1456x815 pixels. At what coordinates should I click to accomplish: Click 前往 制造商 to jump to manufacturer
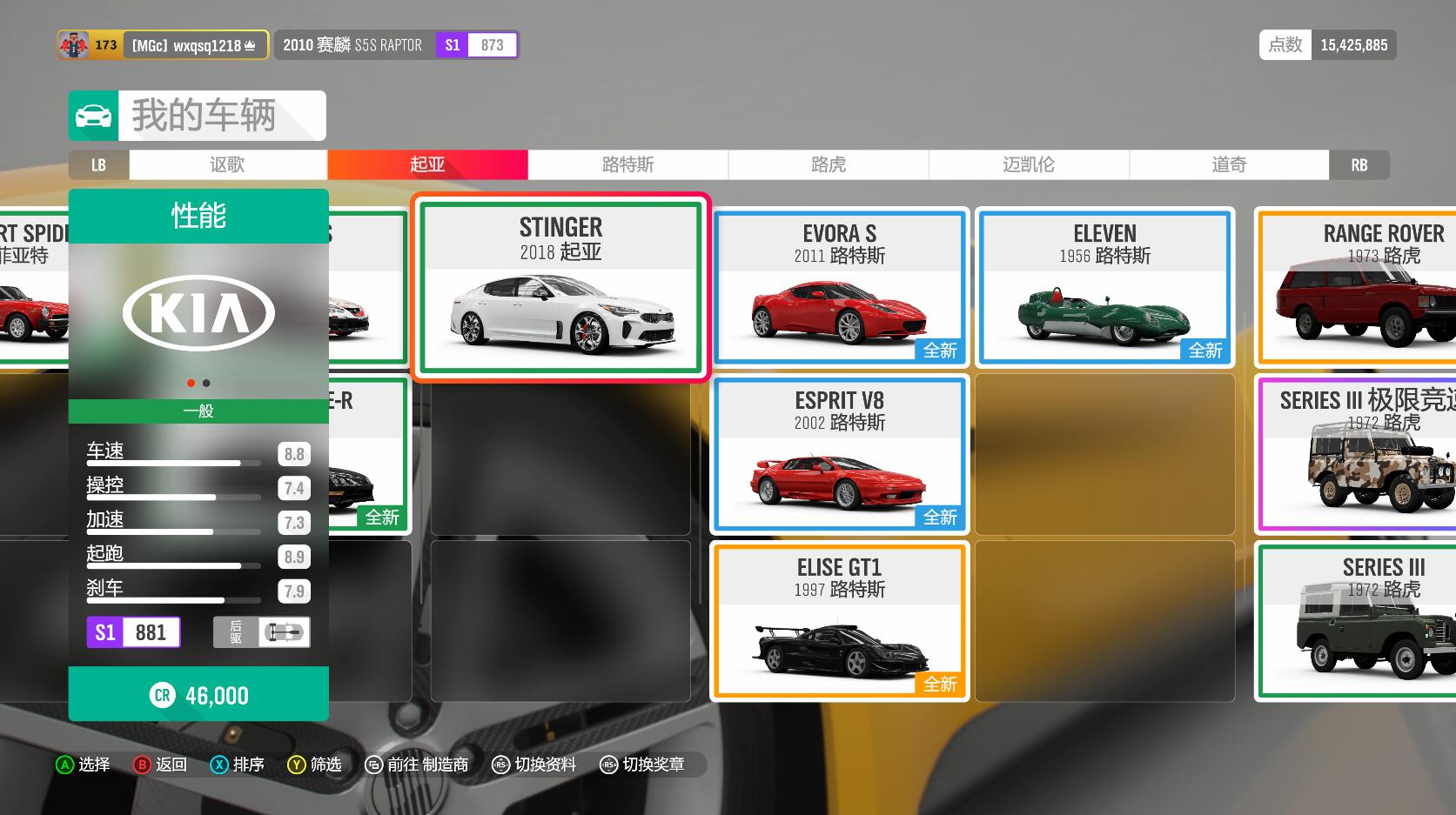click(417, 765)
